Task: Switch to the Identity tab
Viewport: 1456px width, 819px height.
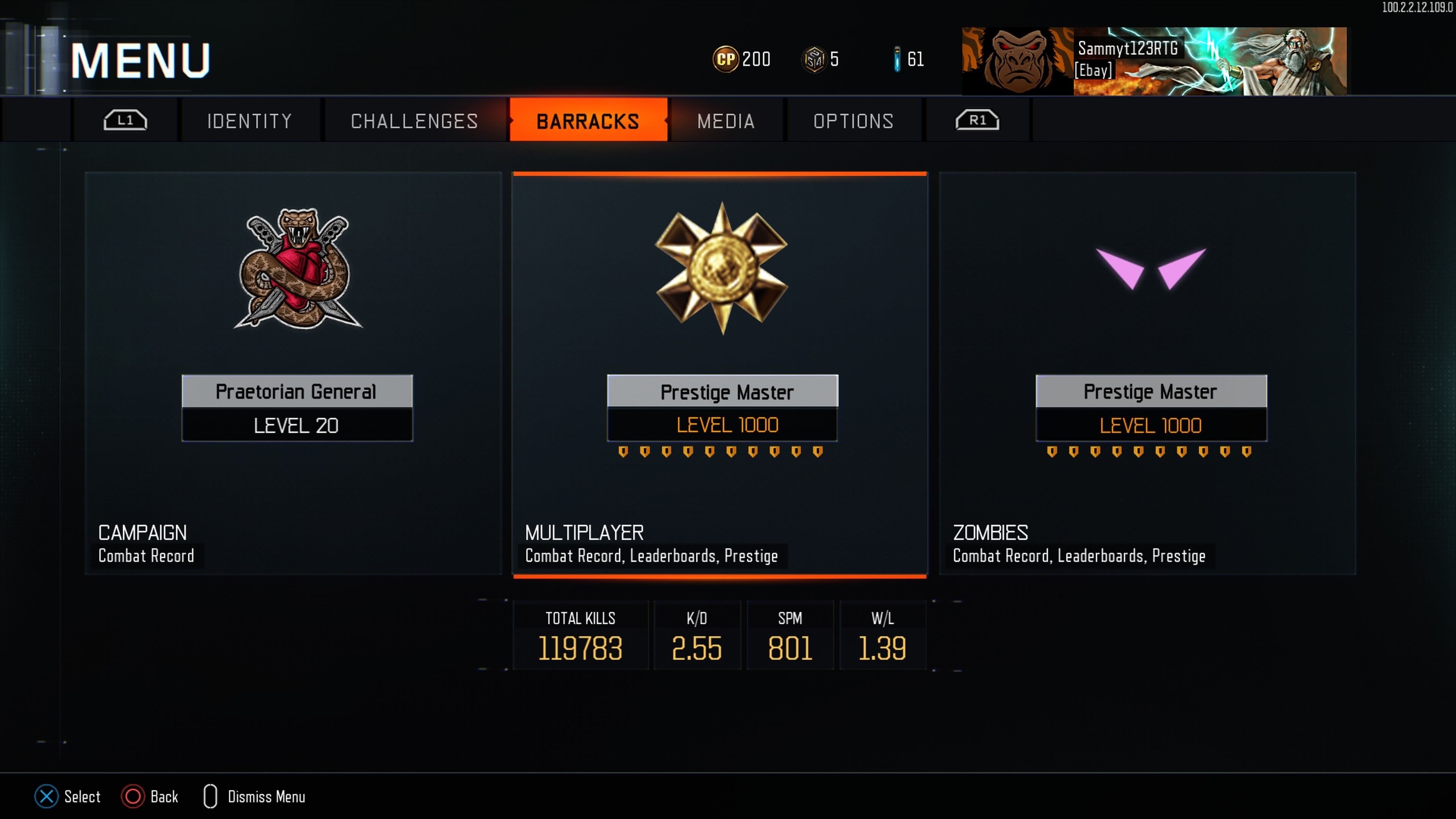Action: tap(249, 121)
